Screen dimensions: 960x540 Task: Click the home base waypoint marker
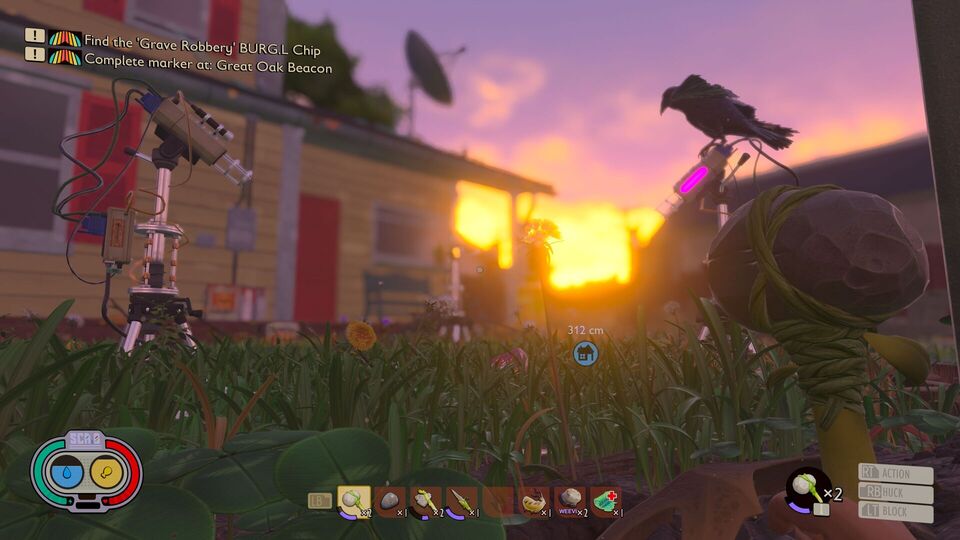(585, 352)
